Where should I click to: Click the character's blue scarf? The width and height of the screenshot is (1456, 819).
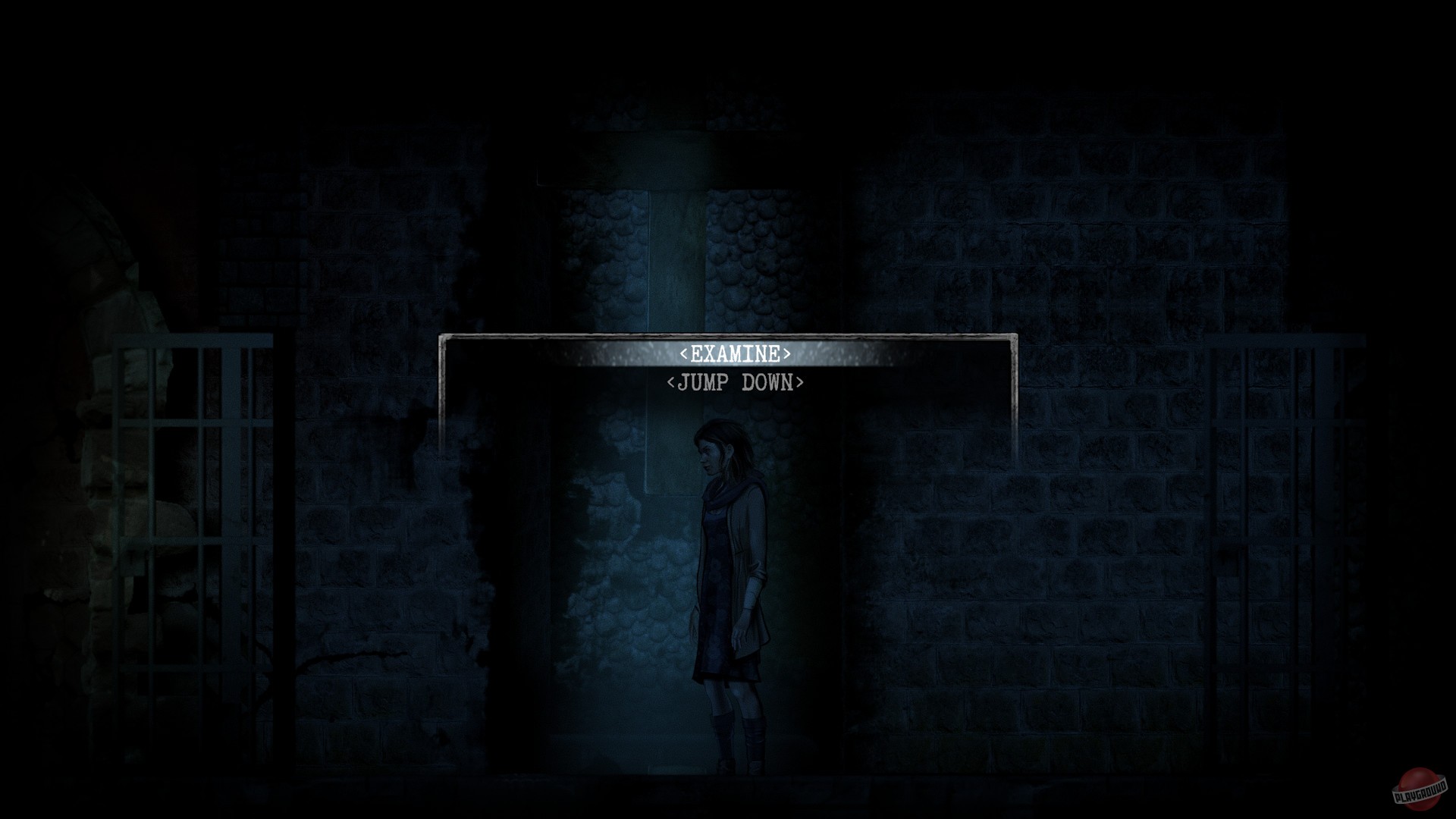(x=724, y=493)
